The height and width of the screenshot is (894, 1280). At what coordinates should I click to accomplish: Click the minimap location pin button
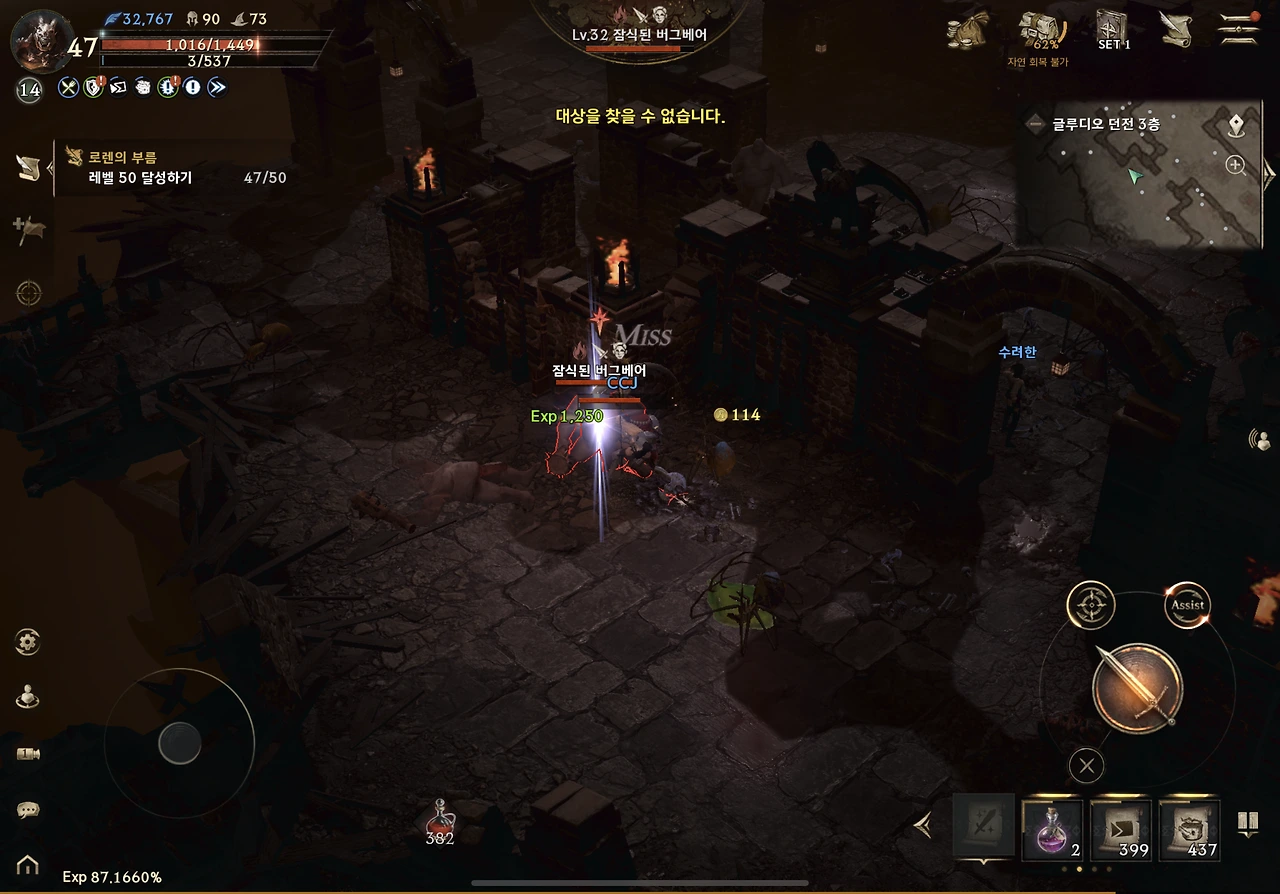coord(1237,125)
